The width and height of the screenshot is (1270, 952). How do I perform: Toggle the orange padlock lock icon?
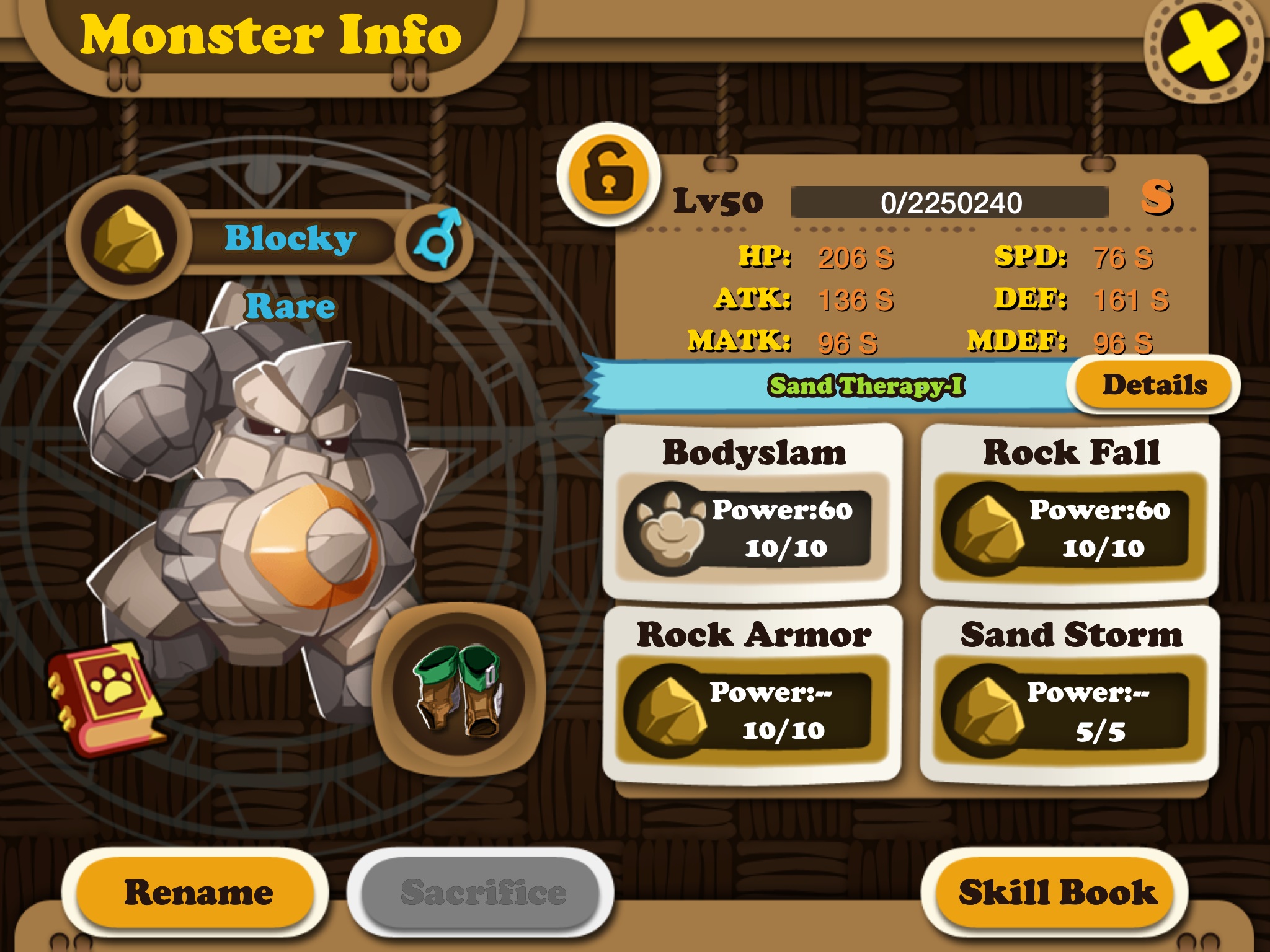coord(608,175)
